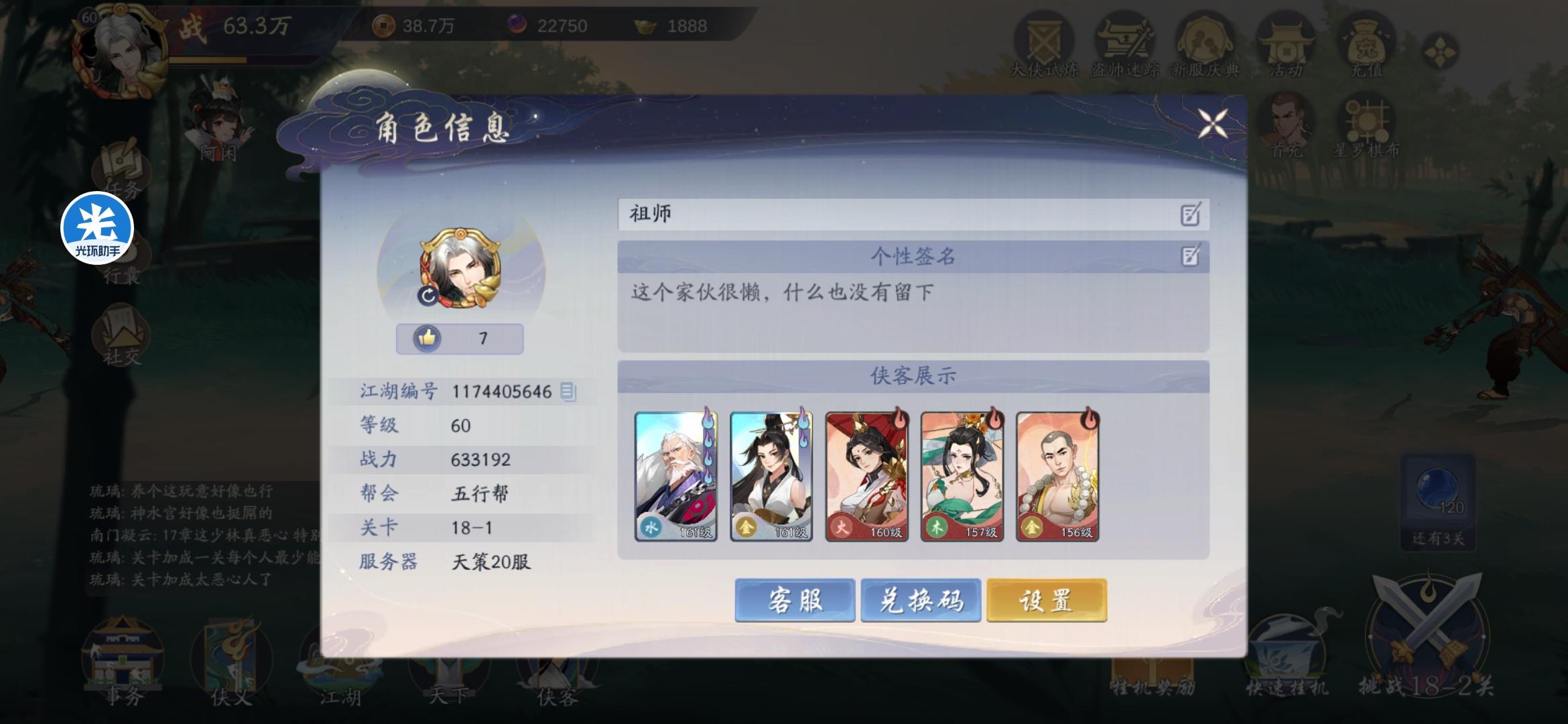This screenshot has width=1568, height=724.
Task: Give a thumbs-up like to the character
Action: pyautogui.click(x=427, y=339)
